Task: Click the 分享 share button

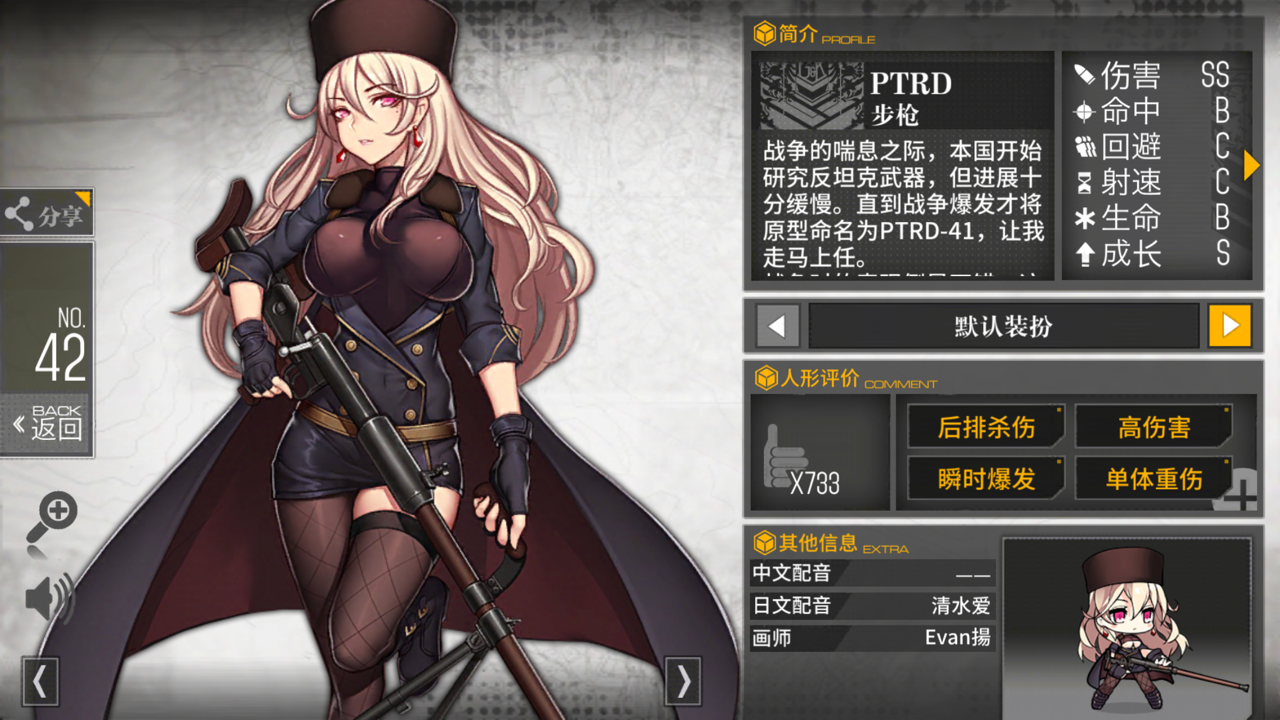Action: point(47,213)
